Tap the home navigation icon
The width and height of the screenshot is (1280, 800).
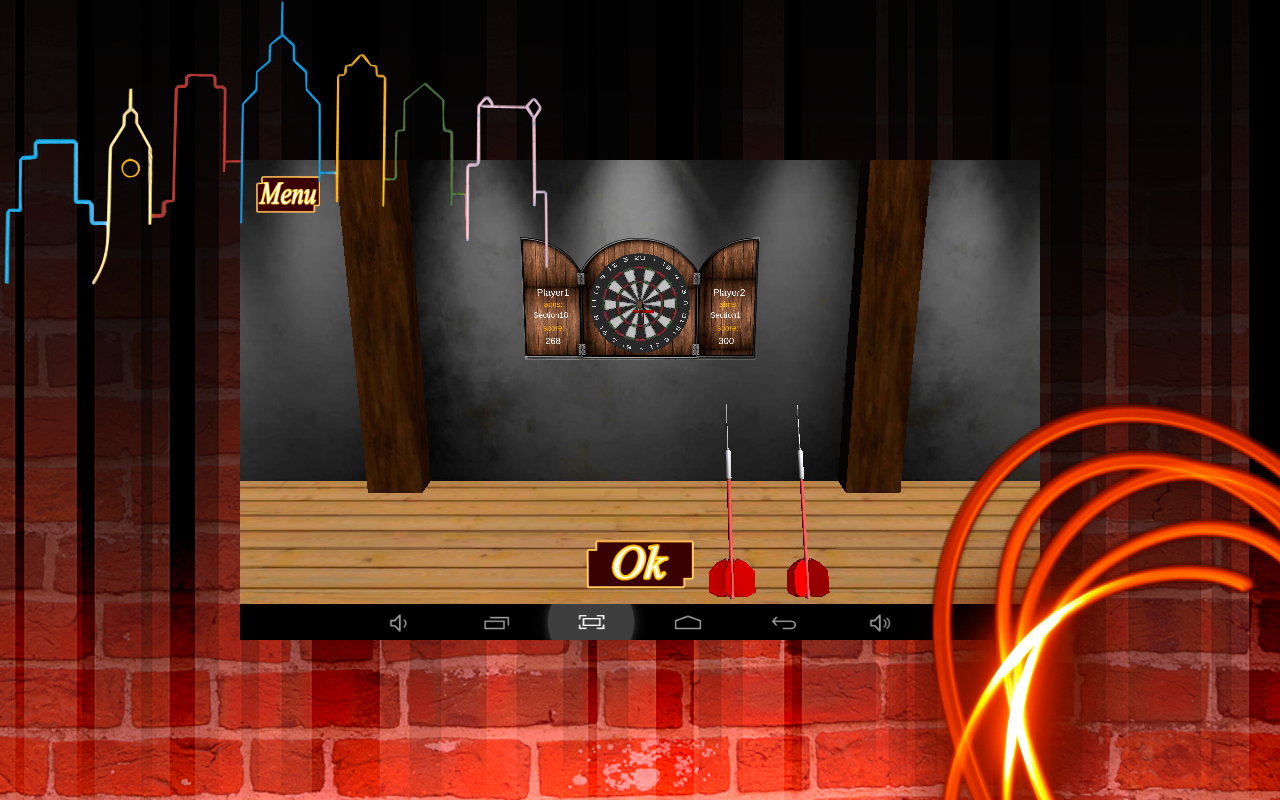point(686,622)
